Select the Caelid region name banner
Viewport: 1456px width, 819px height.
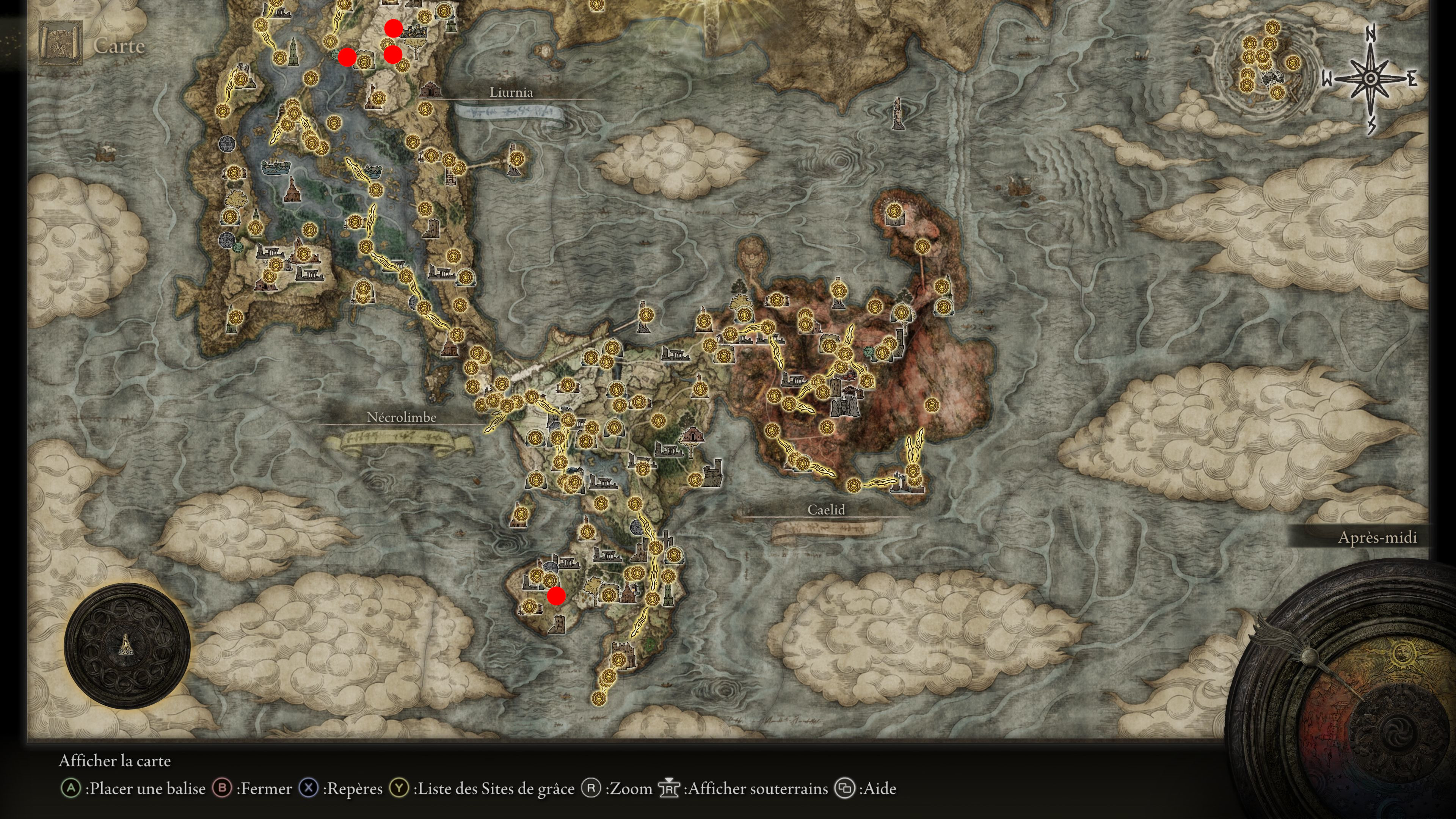tap(826, 510)
